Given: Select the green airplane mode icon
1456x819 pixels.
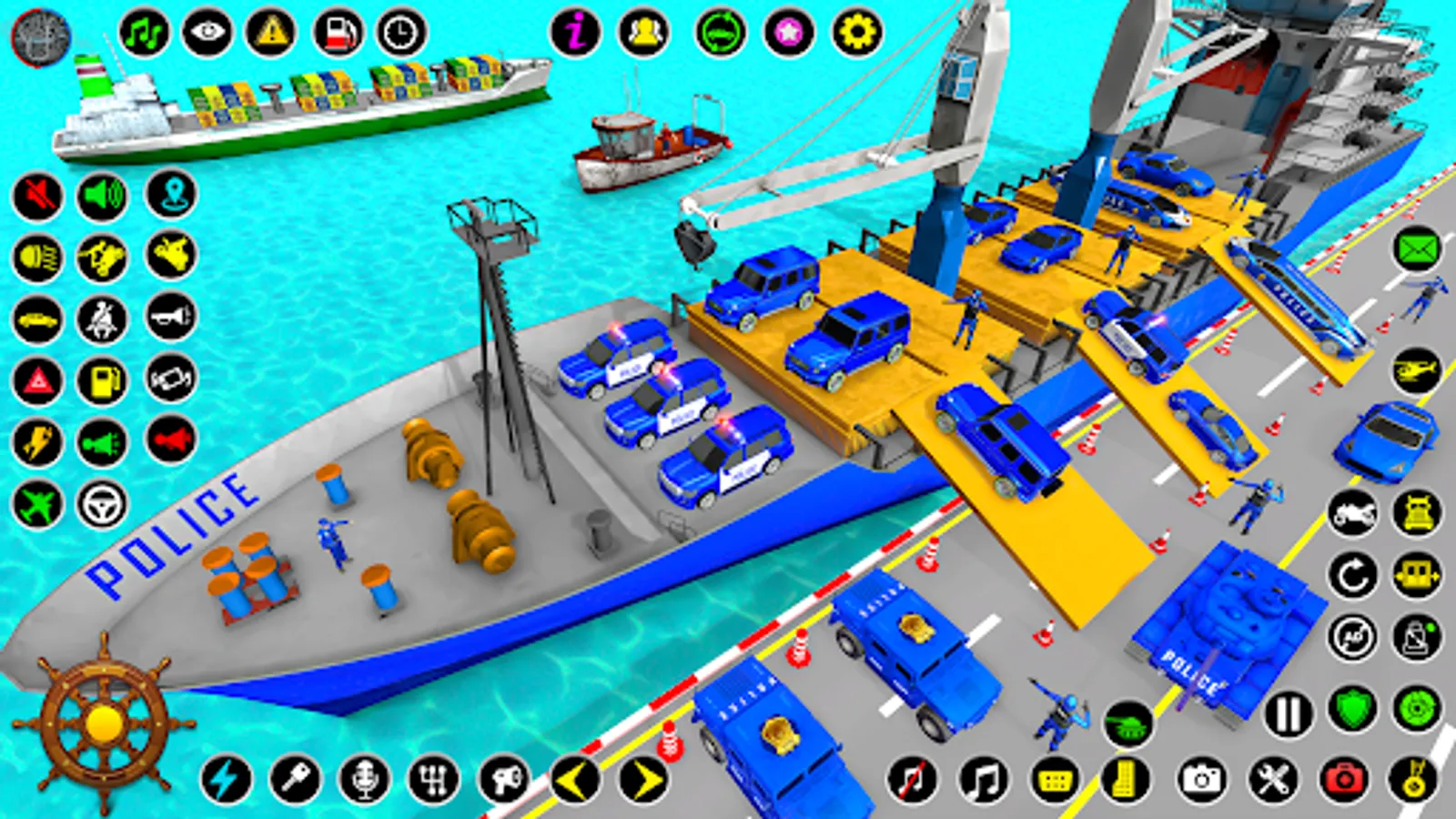Looking at the screenshot, I should [x=35, y=503].
